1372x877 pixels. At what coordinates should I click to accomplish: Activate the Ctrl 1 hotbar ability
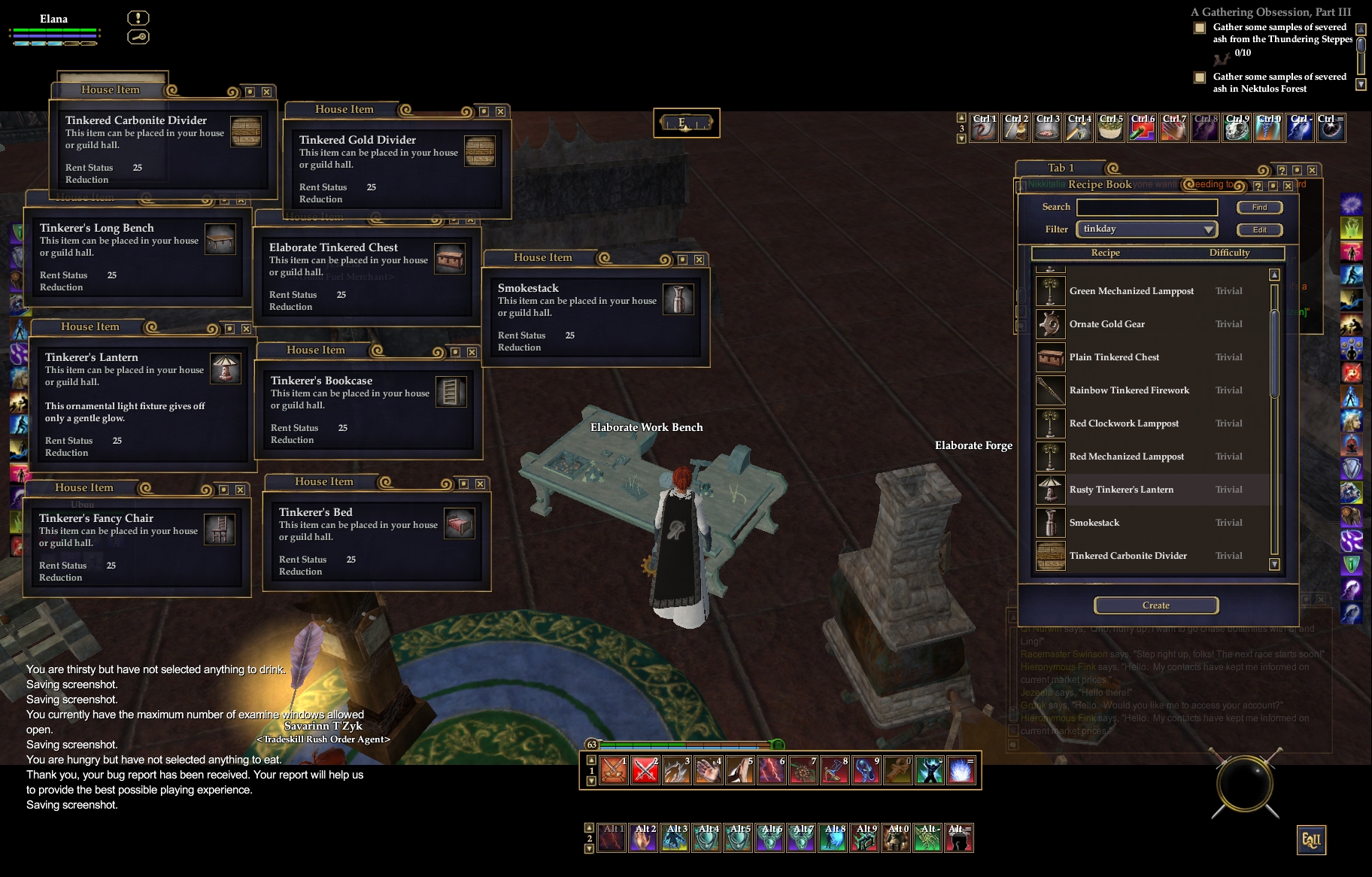(x=984, y=129)
